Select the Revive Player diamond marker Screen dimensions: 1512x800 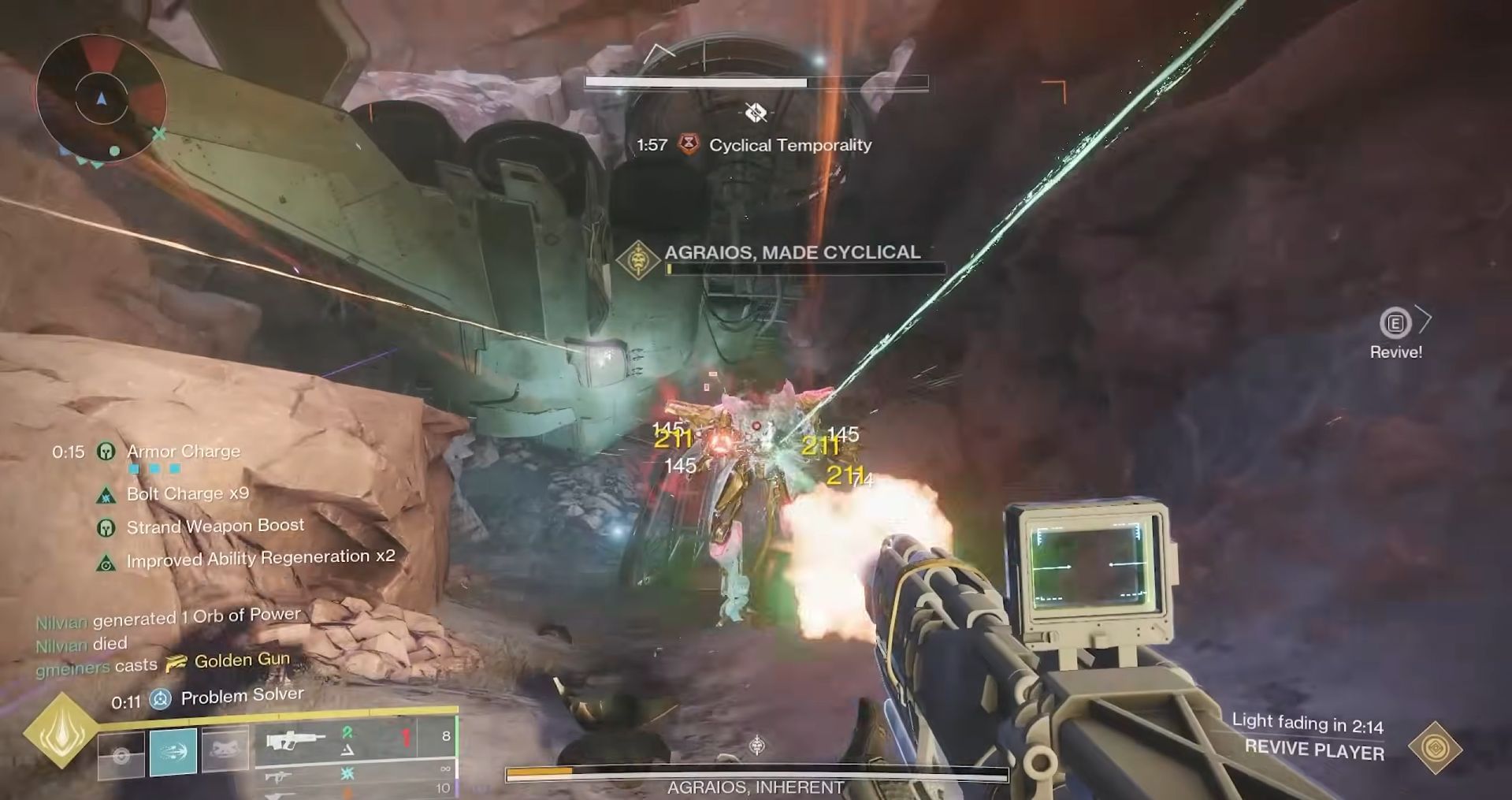click(x=1435, y=747)
